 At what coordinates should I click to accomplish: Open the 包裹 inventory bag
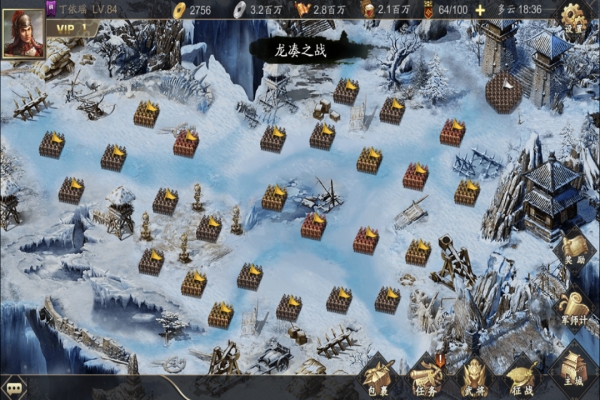click(379, 377)
